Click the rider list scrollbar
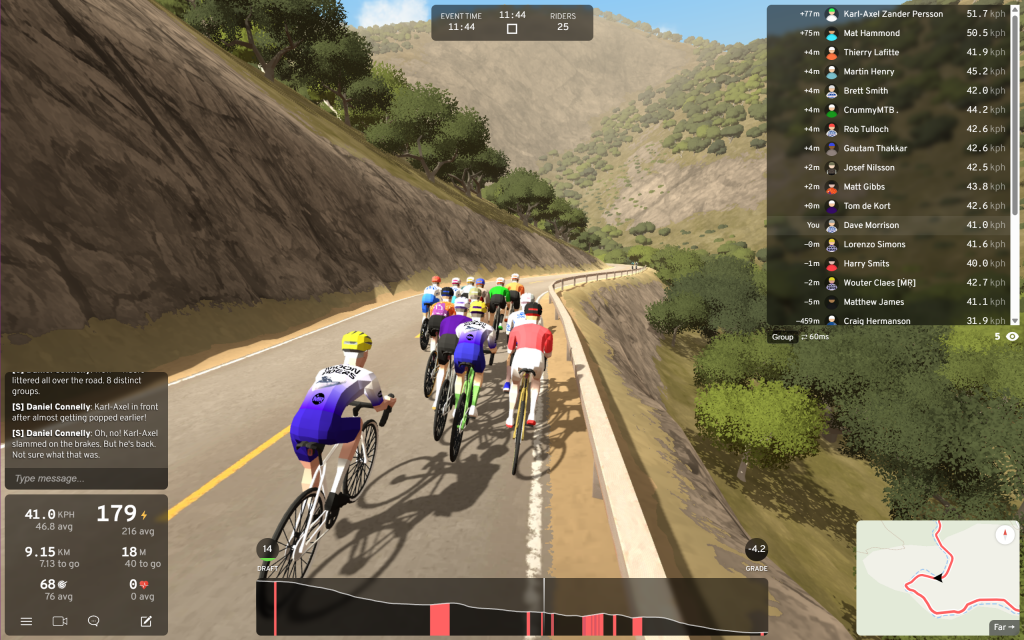This screenshot has width=1024, height=640. [1015, 160]
